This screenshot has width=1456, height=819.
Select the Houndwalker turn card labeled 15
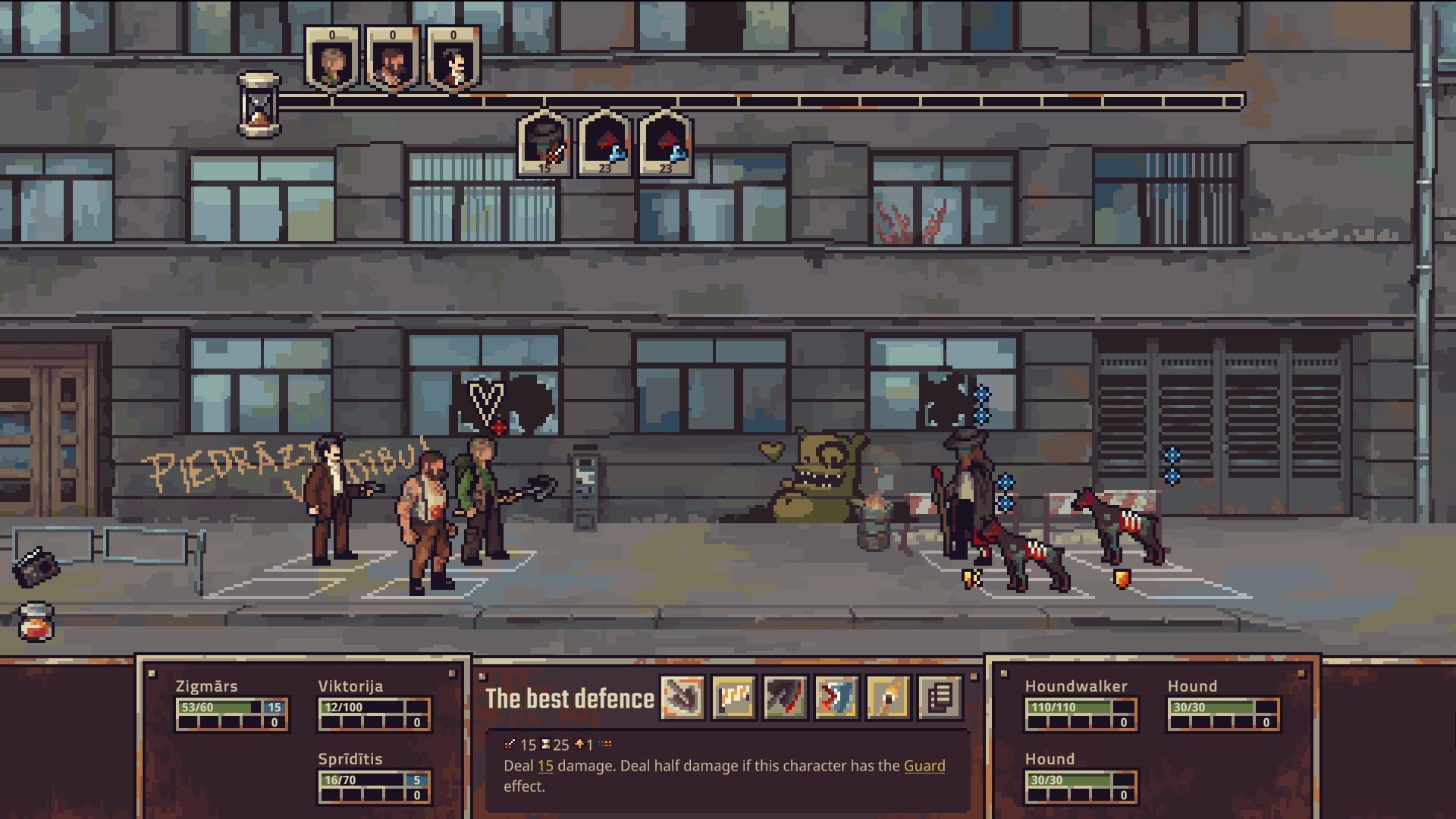[543, 144]
